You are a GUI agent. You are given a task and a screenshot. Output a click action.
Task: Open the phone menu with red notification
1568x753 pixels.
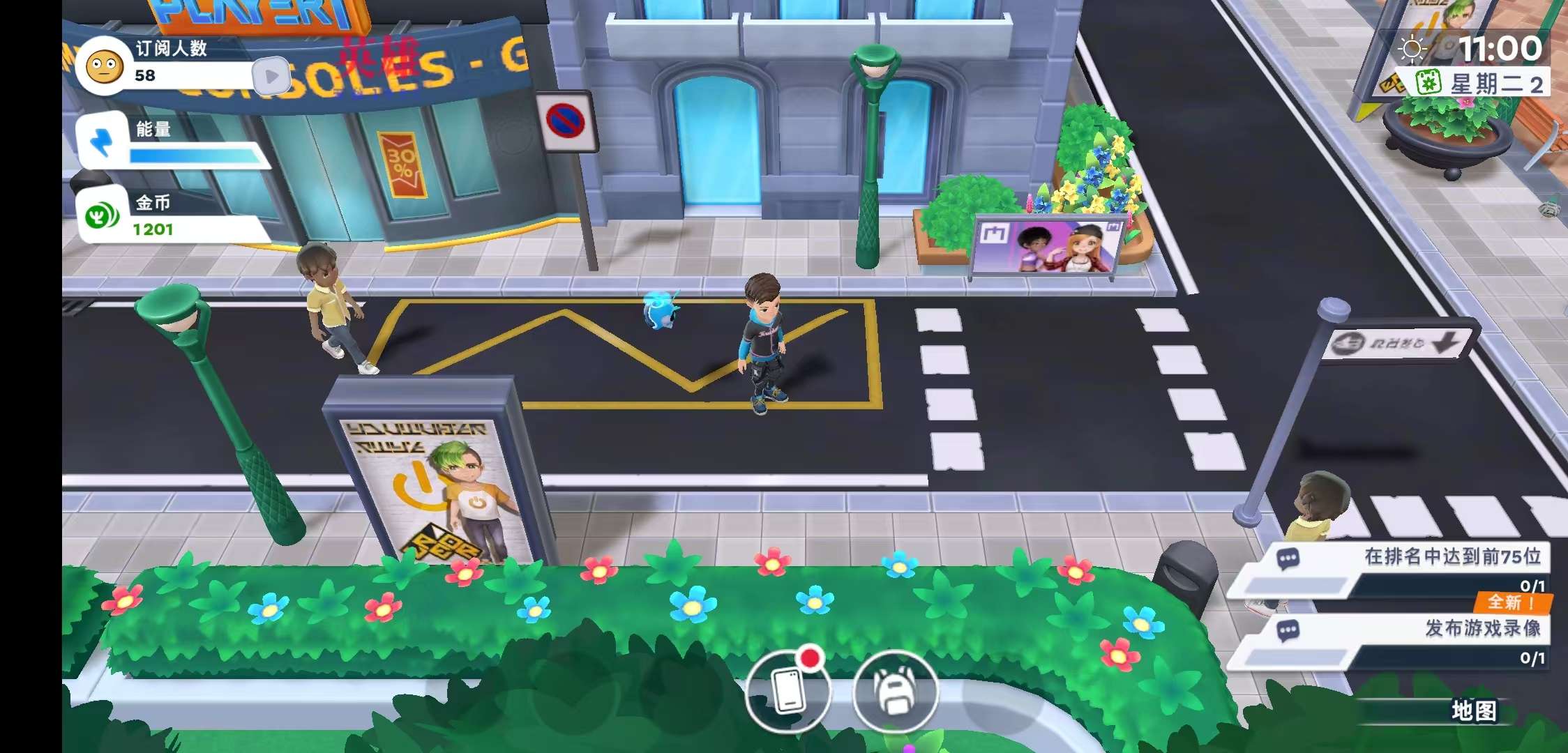tap(788, 690)
